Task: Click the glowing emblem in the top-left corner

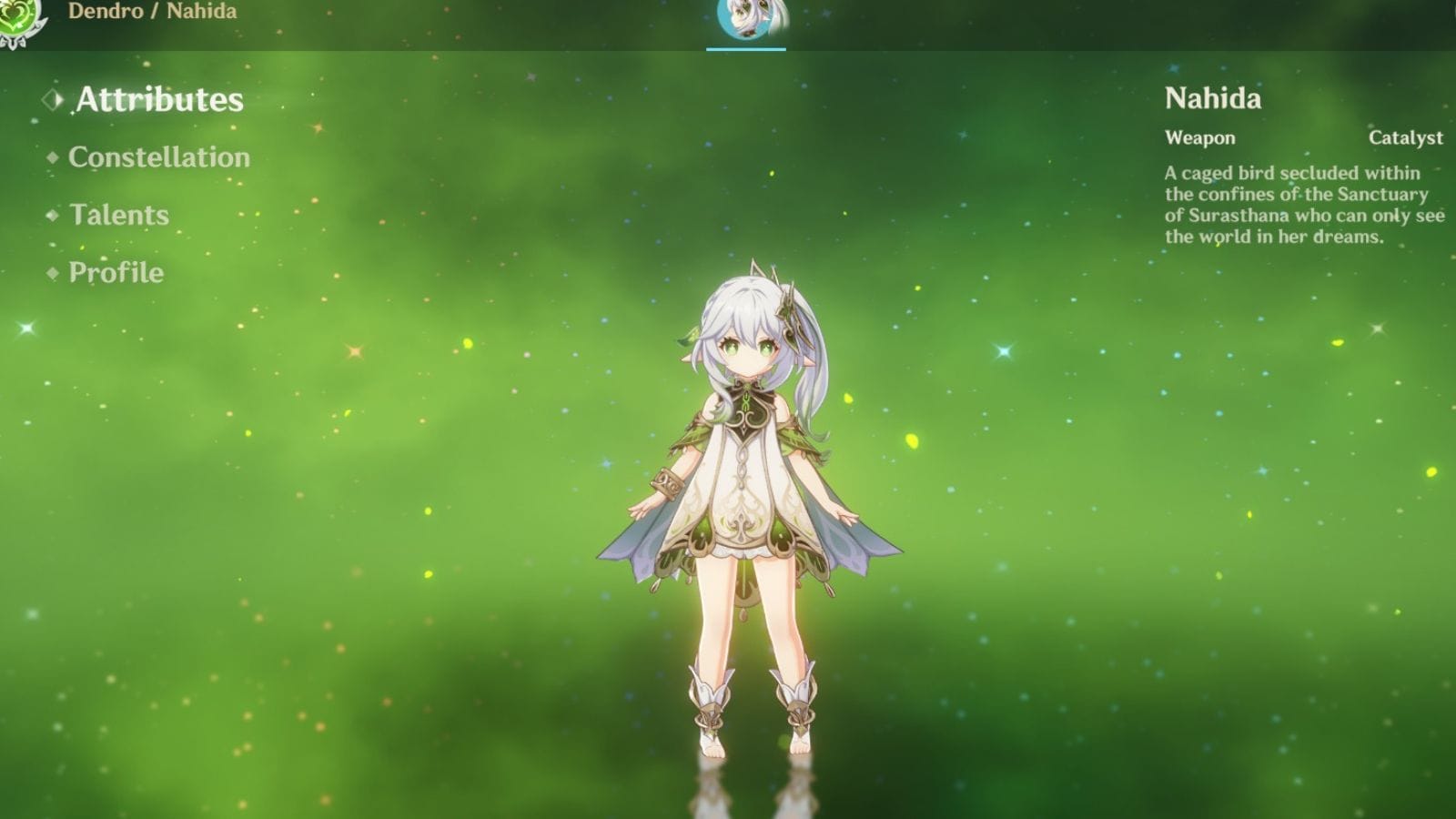Action: coord(15,15)
